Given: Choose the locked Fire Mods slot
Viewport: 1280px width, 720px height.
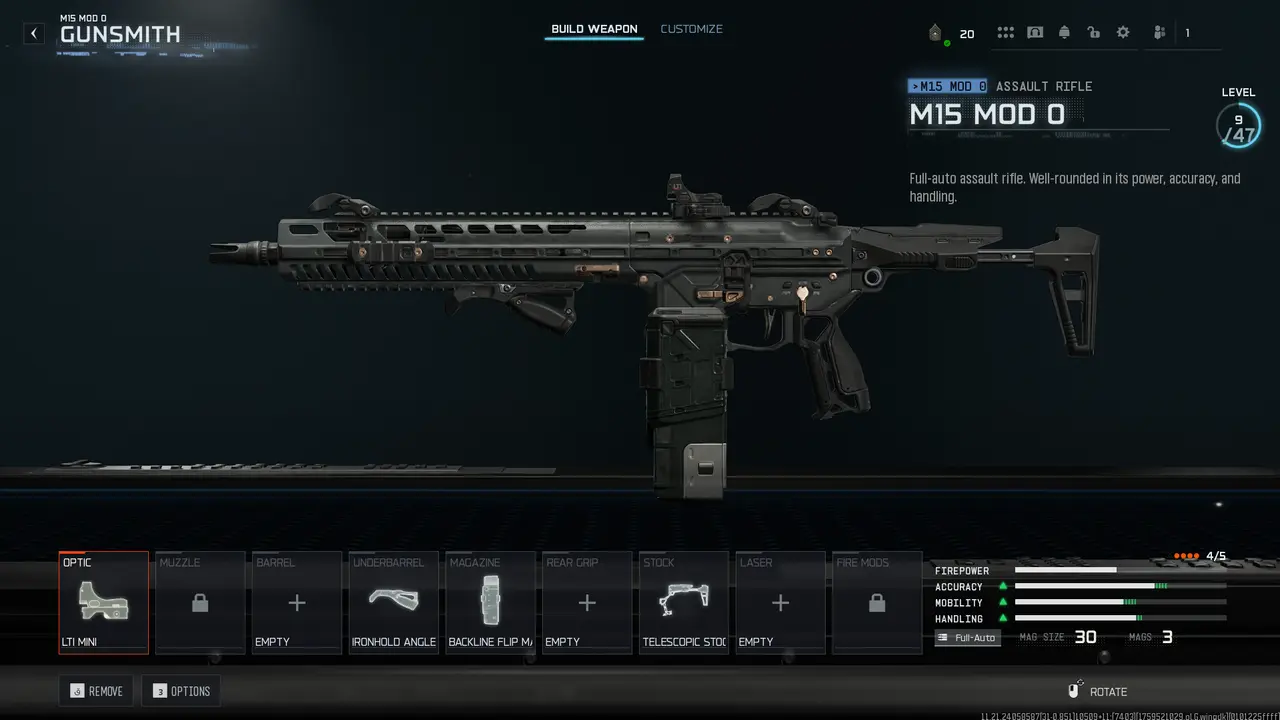Looking at the screenshot, I should tap(877, 602).
